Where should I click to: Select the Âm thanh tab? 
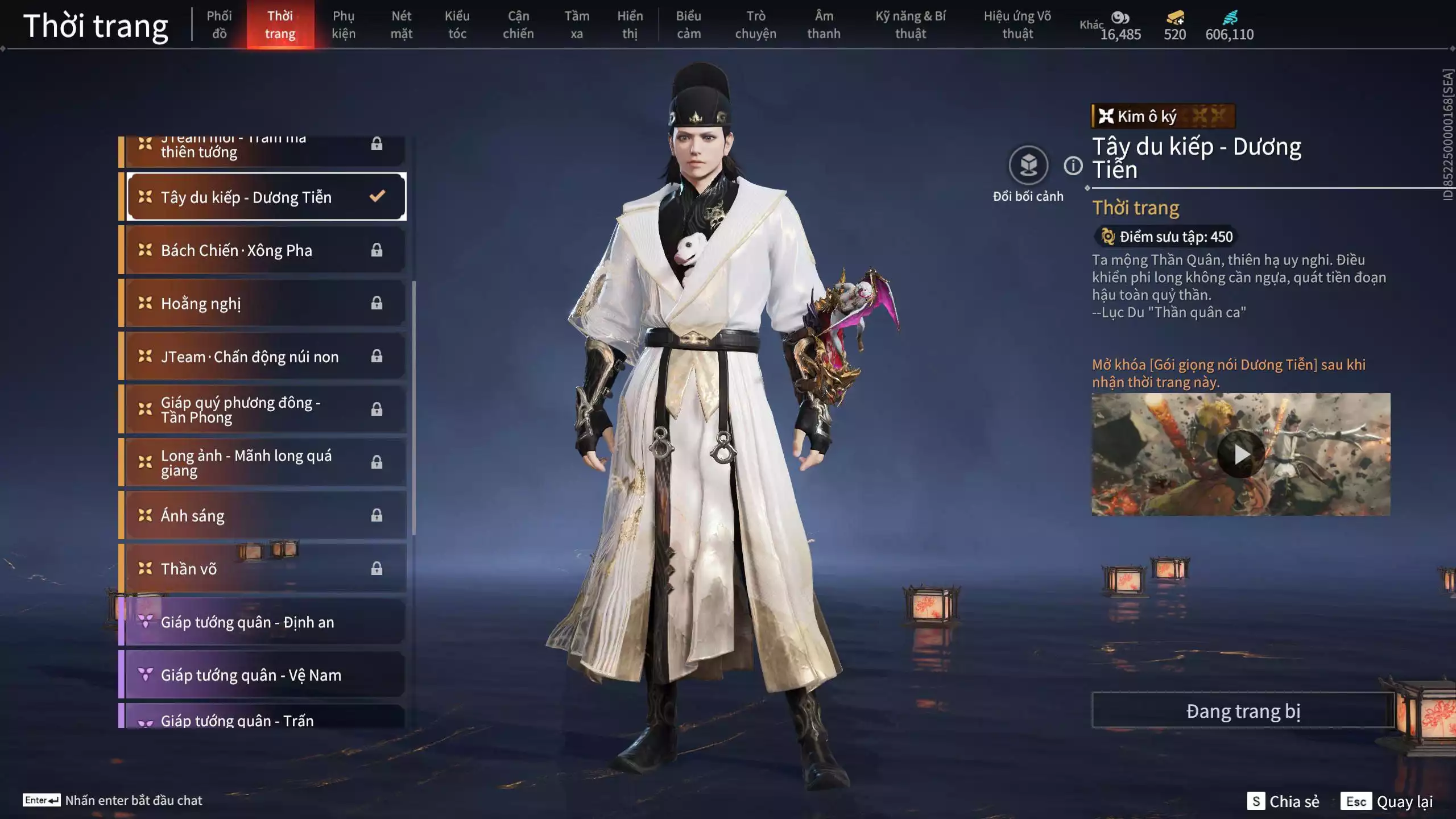click(x=824, y=24)
